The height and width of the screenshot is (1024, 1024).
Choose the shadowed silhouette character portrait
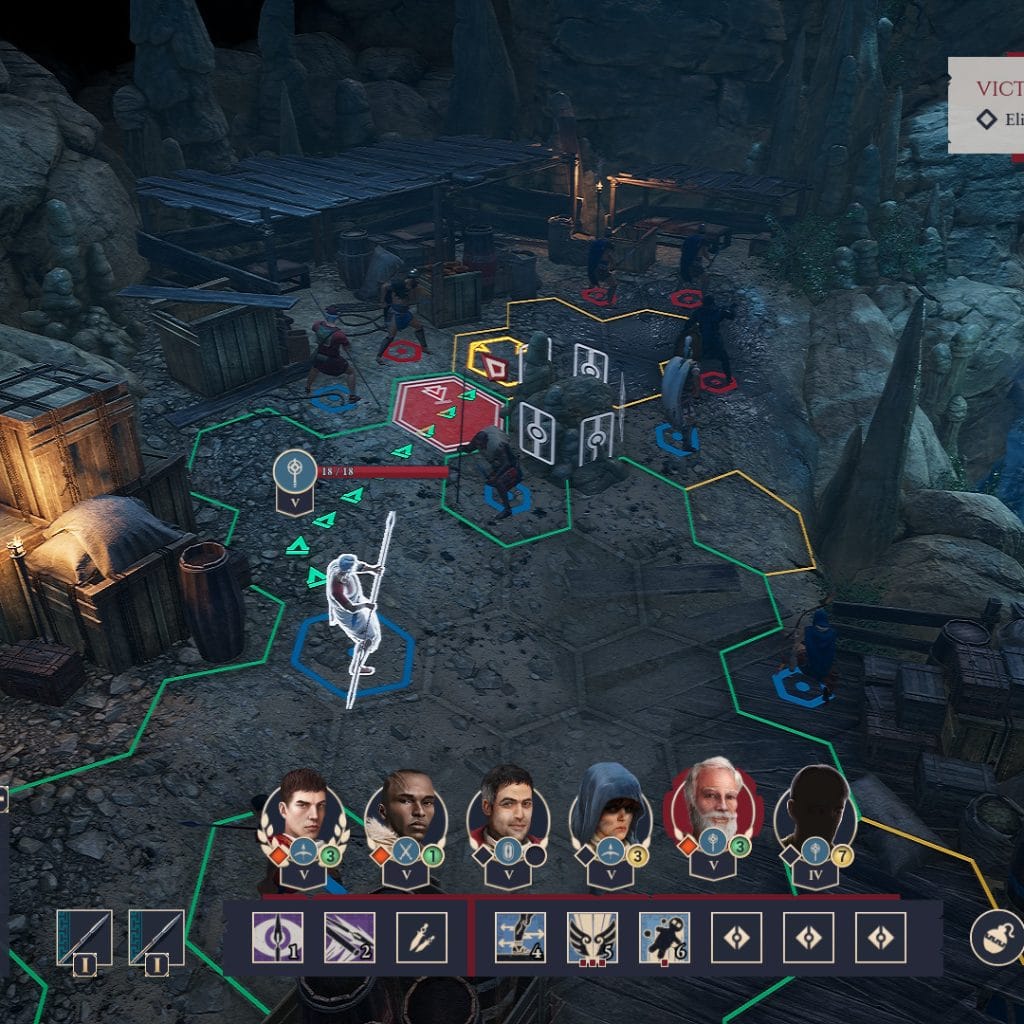[x=816, y=808]
